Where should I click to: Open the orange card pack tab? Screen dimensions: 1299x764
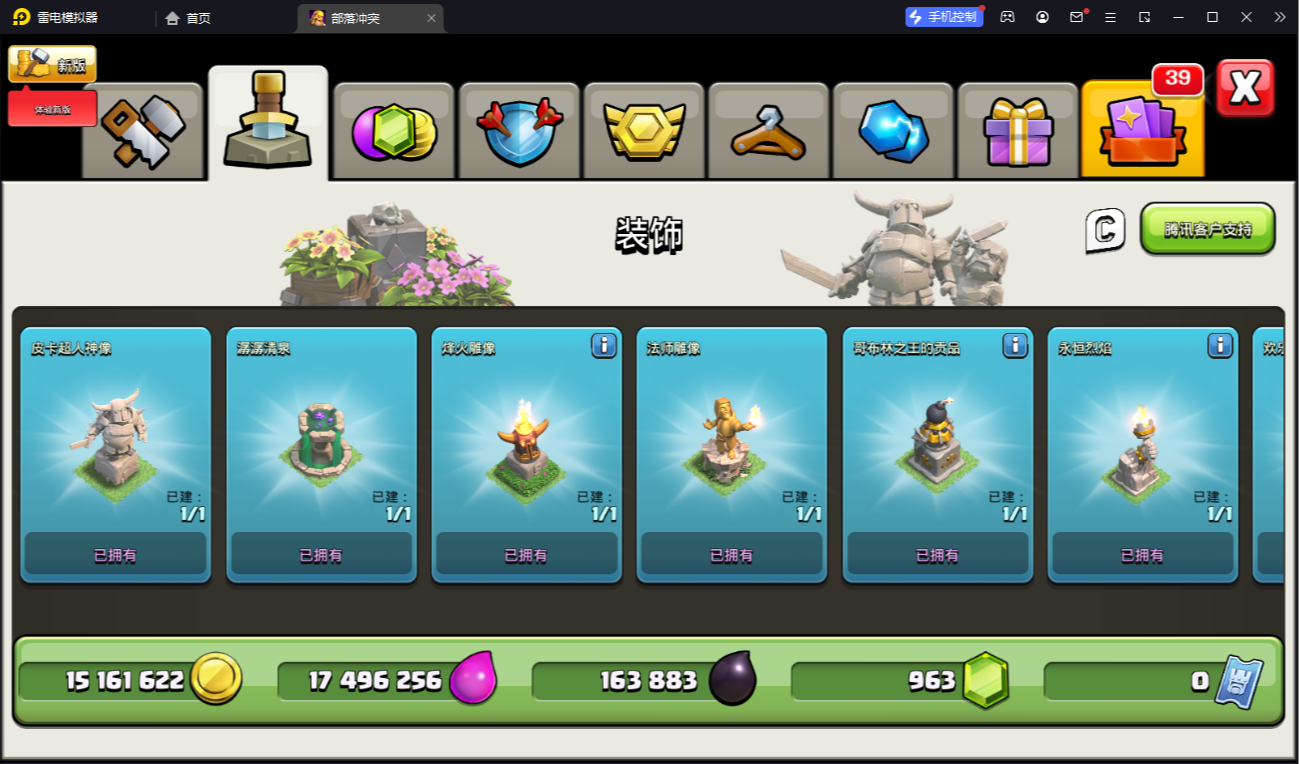point(1142,131)
